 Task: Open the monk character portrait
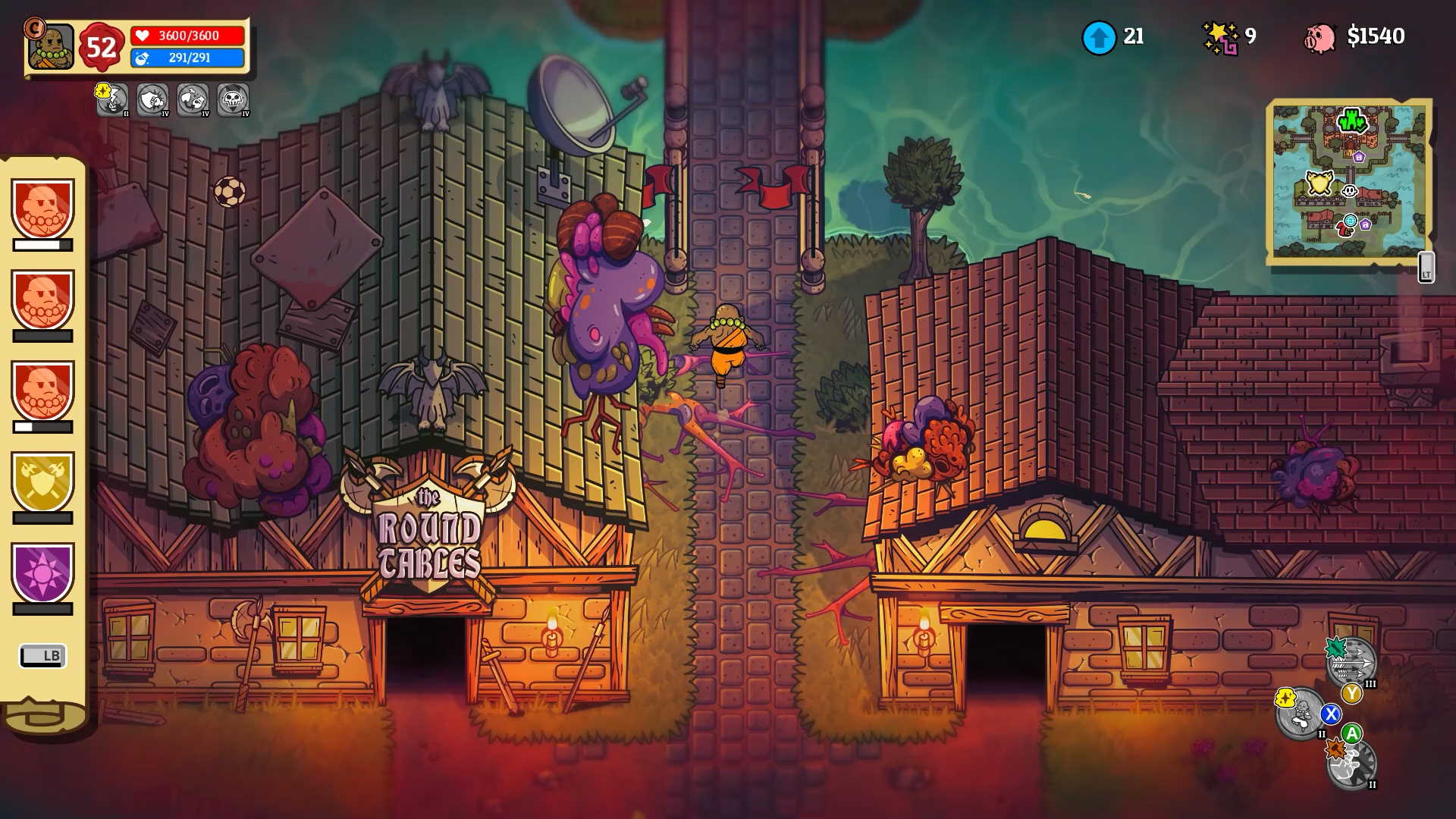point(51,47)
